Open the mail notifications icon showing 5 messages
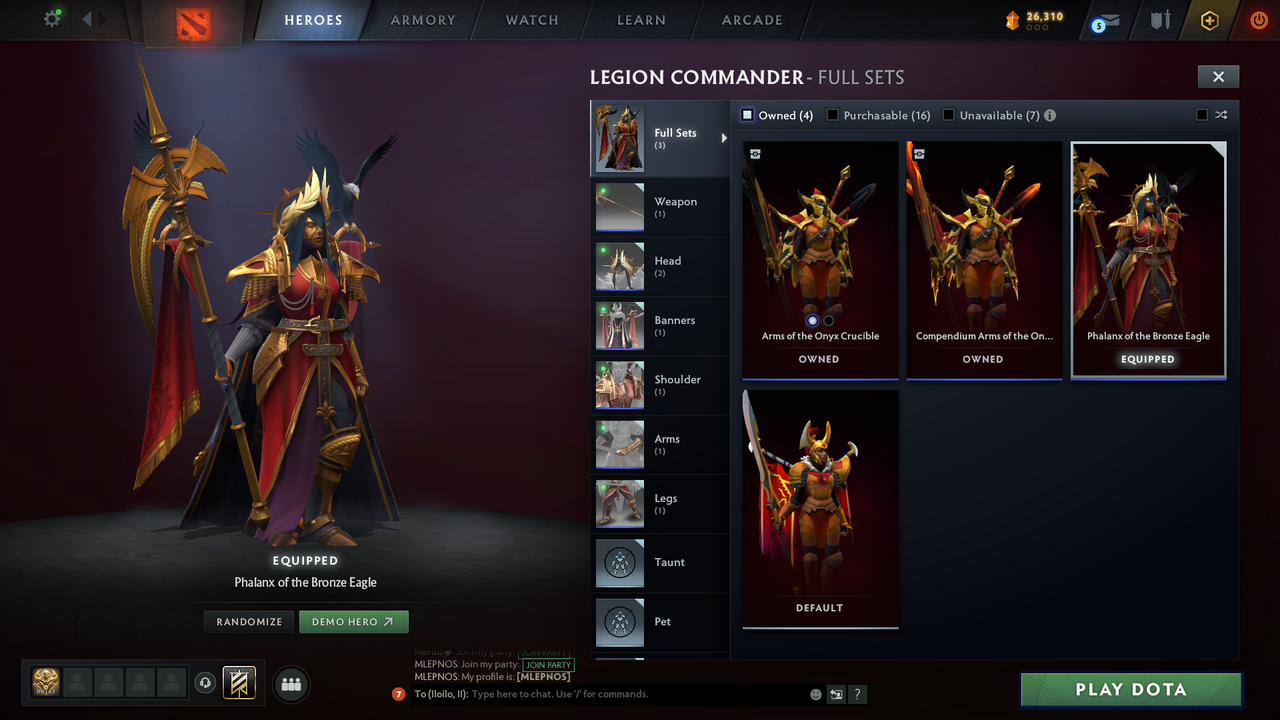 (x=1103, y=20)
